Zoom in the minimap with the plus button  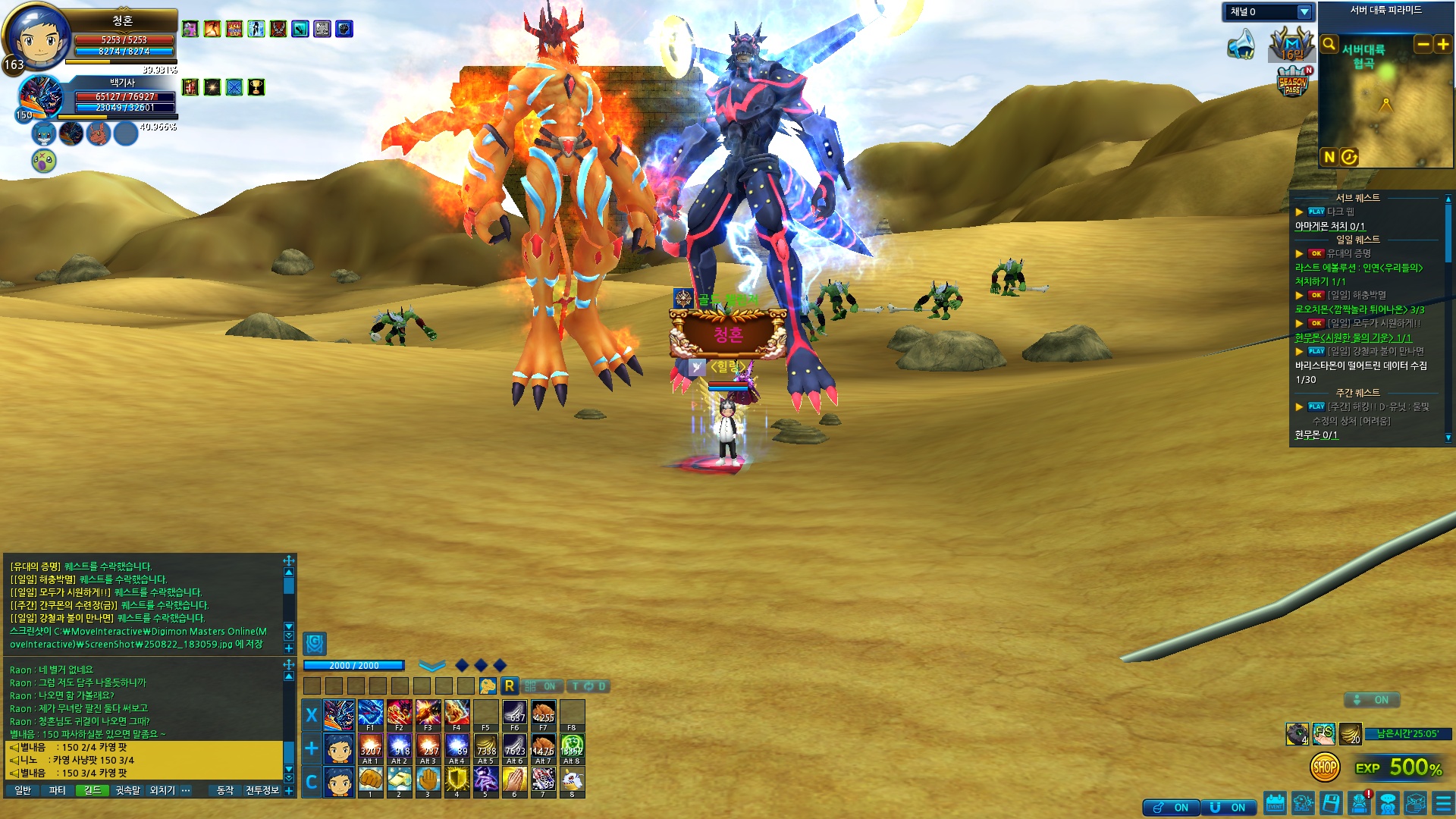[x=1442, y=44]
